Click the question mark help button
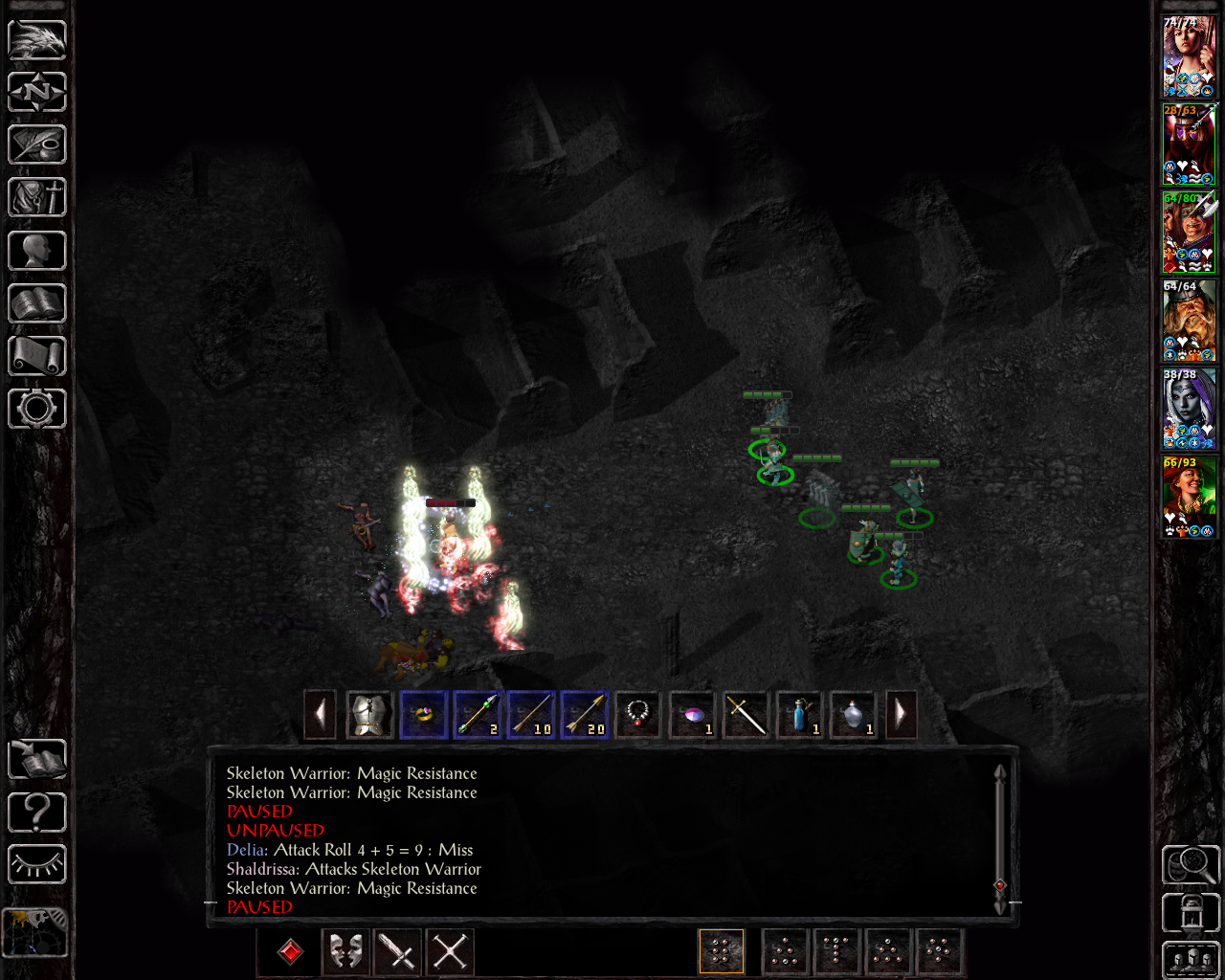 click(x=37, y=813)
